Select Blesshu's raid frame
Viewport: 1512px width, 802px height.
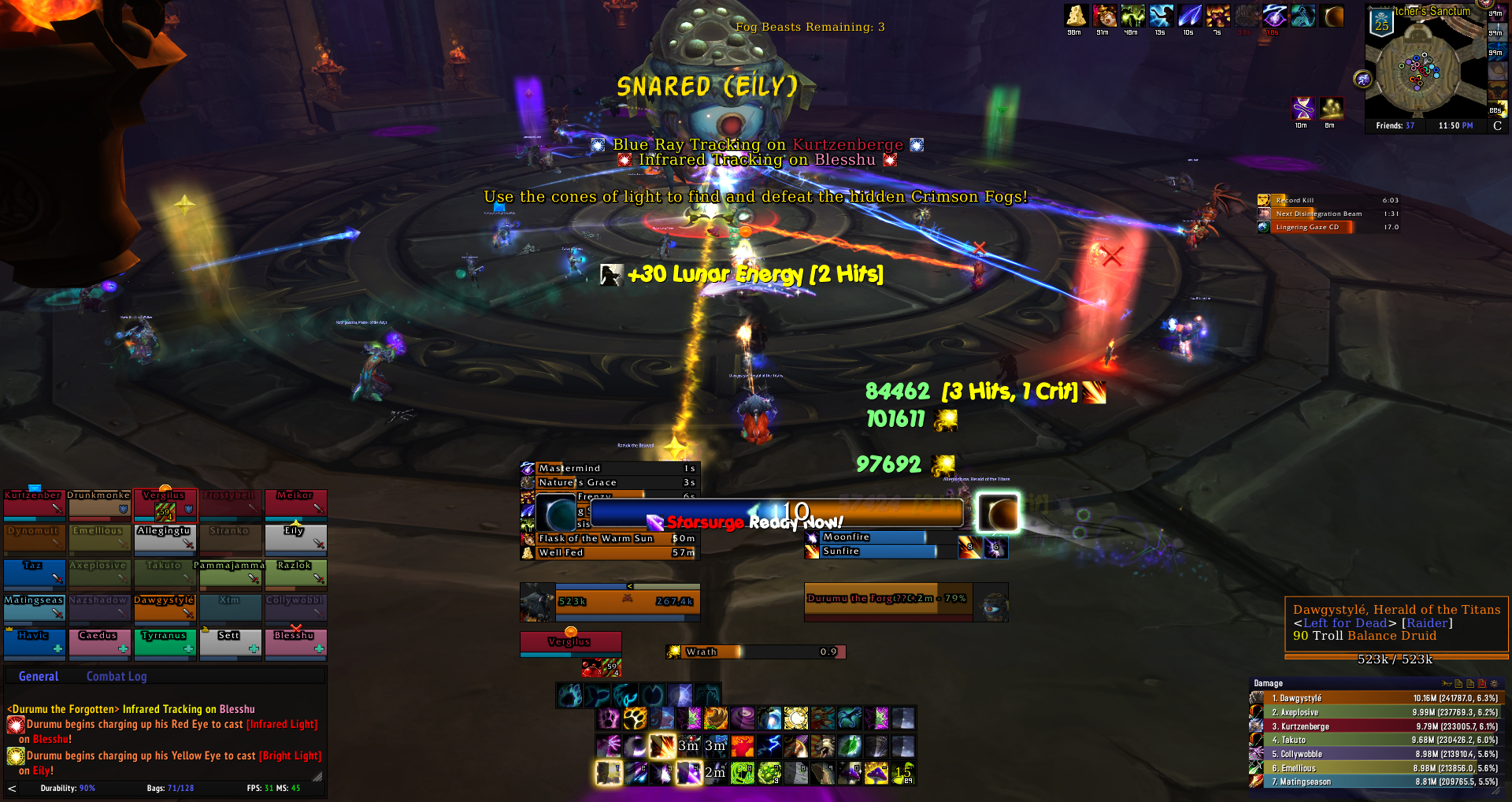click(x=295, y=642)
